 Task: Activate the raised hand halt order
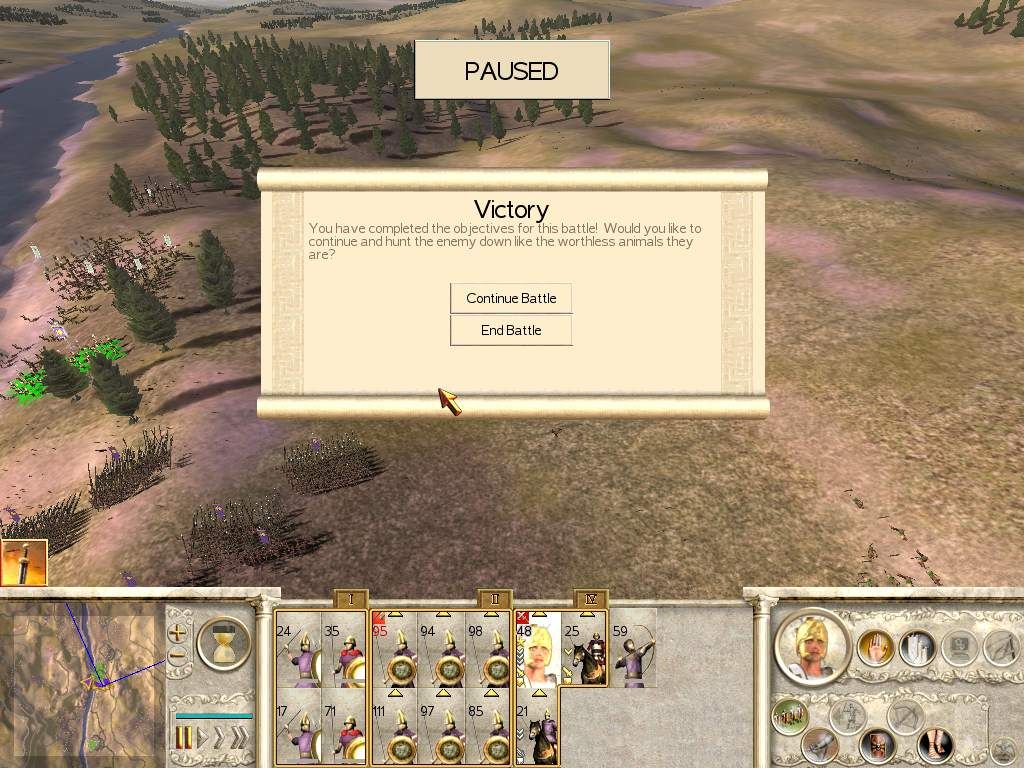pyautogui.click(x=874, y=648)
